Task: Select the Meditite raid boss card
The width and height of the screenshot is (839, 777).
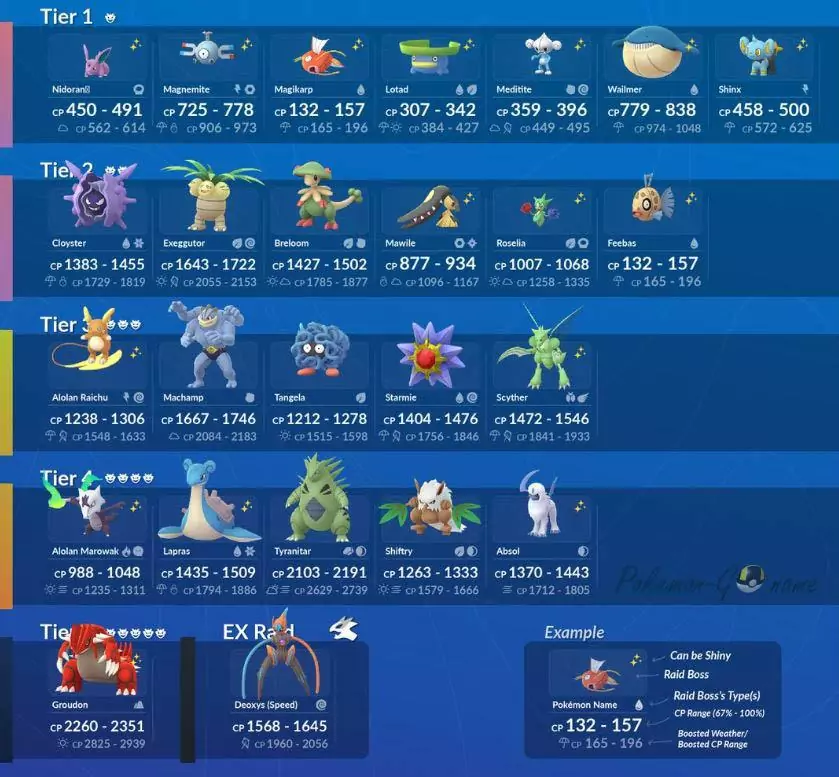Action: tap(541, 88)
